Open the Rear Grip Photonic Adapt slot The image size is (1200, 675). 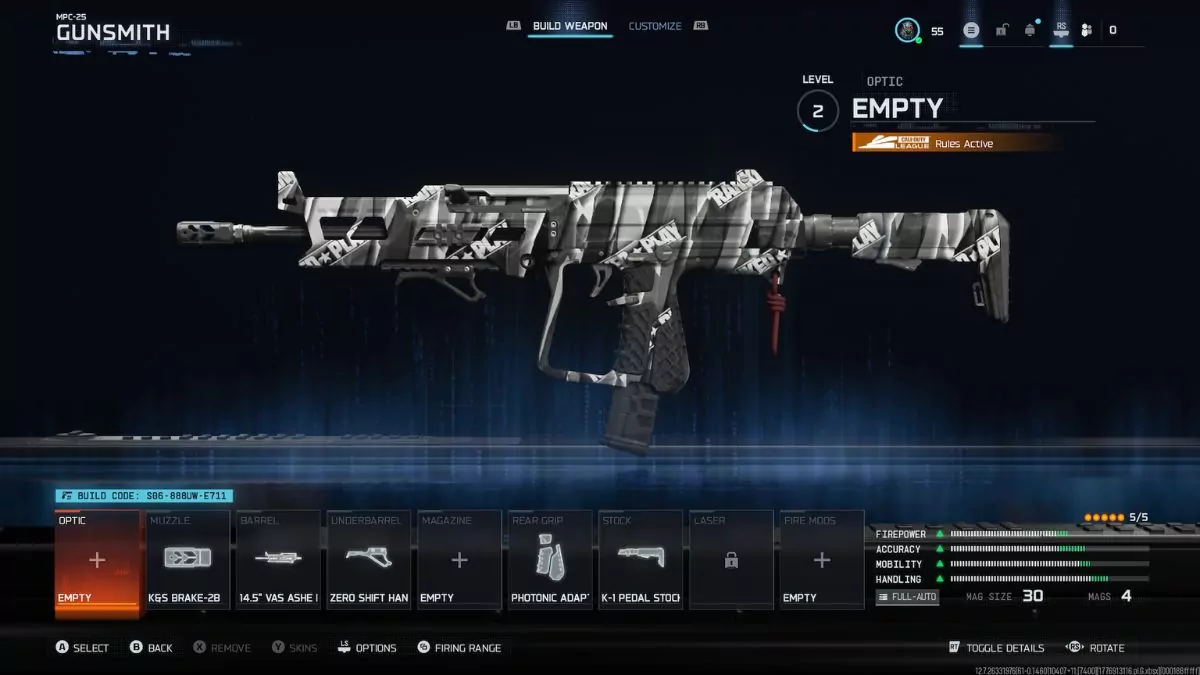coord(549,560)
